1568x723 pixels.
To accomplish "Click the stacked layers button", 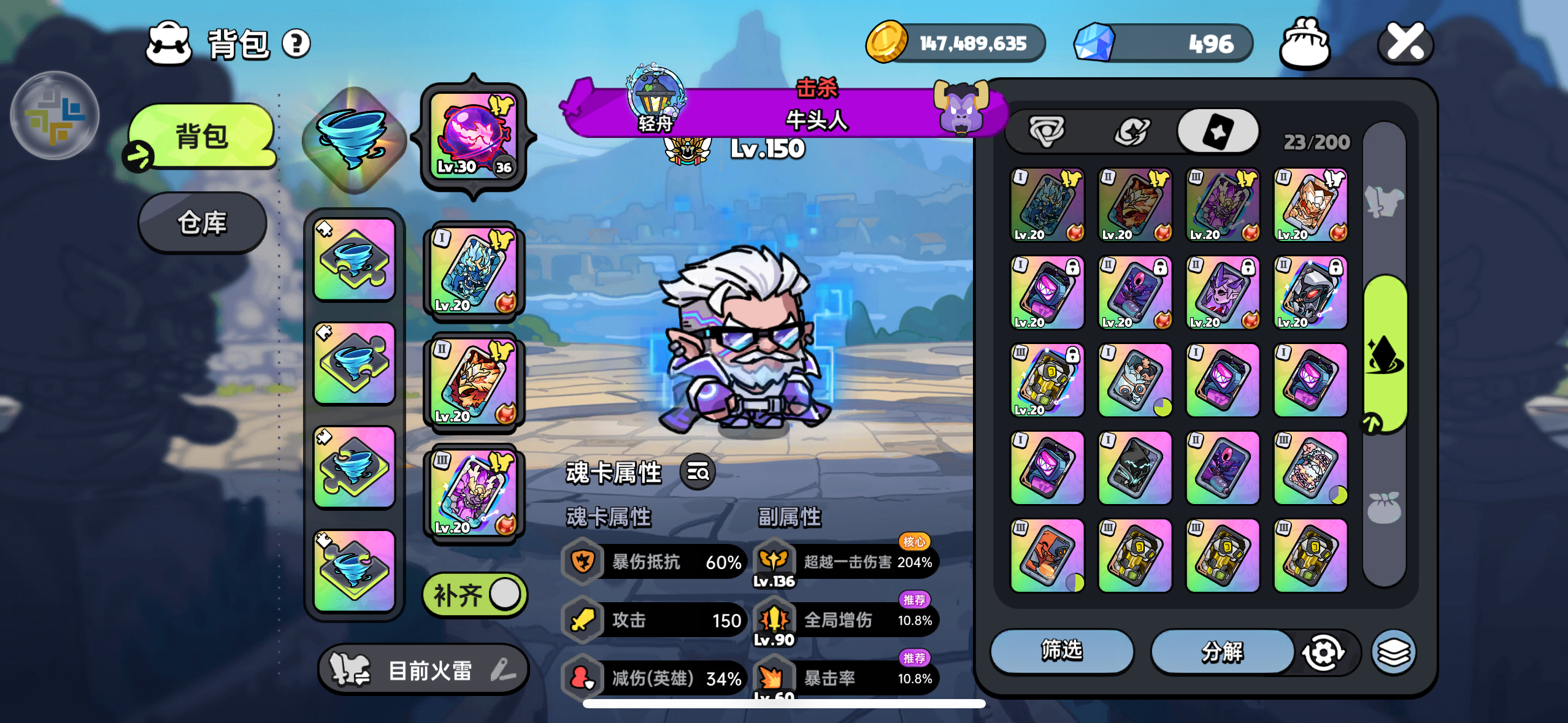I will point(1393,652).
